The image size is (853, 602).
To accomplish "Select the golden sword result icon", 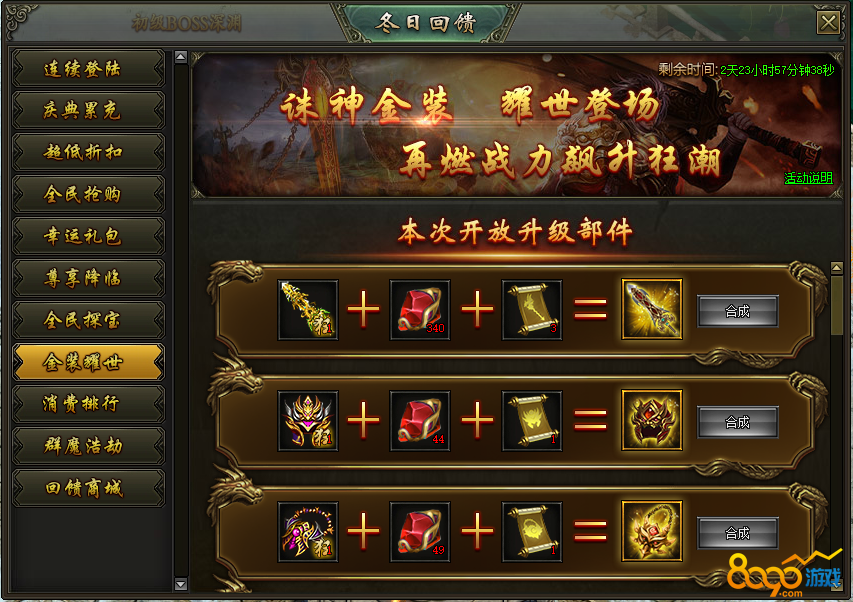I will (x=651, y=310).
